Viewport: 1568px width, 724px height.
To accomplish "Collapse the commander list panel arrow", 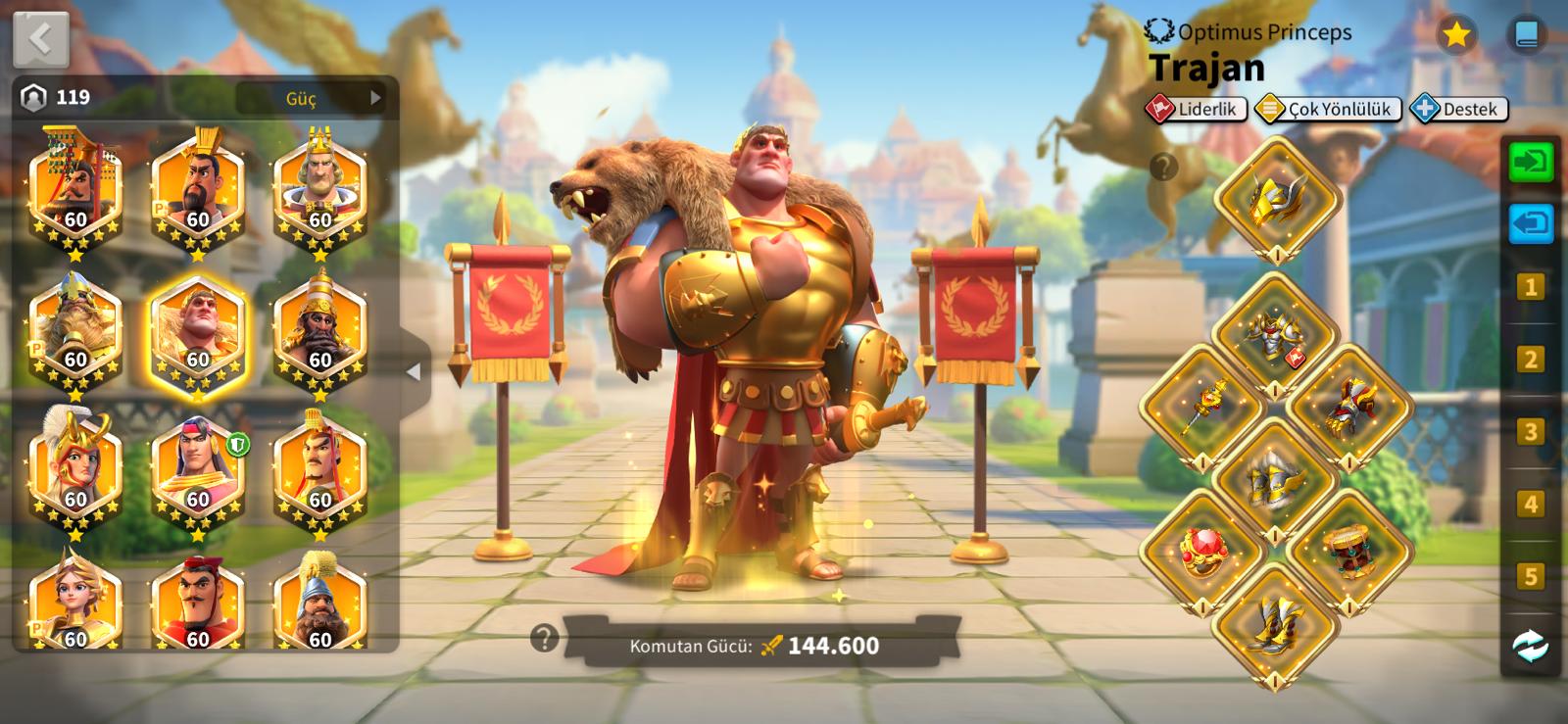I will point(414,371).
